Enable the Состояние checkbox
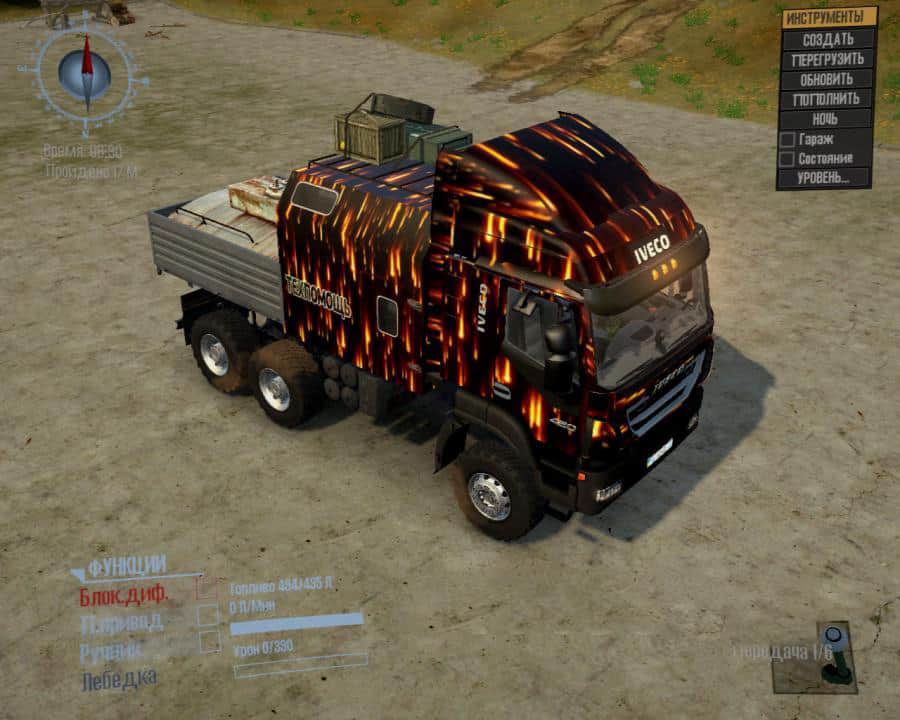 (x=787, y=158)
